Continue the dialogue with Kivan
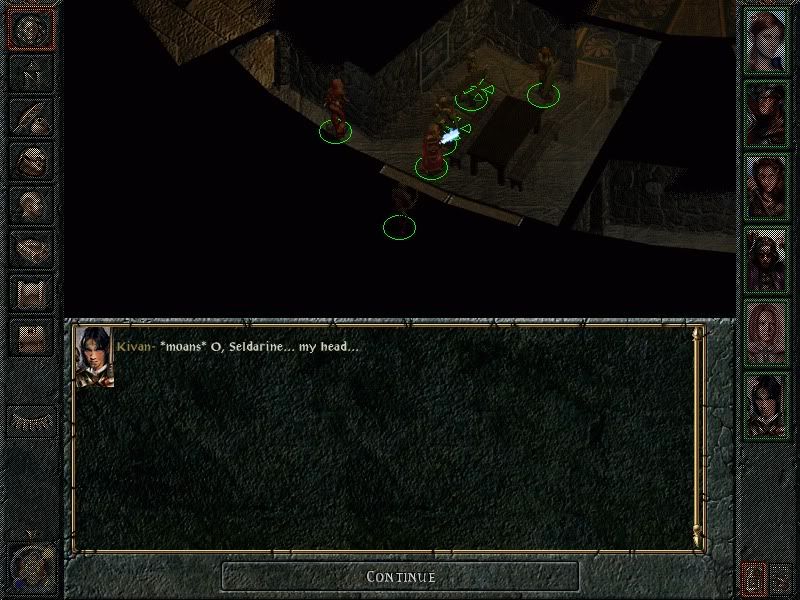This screenshot has width=800, height=600. [x=400, y=576]
